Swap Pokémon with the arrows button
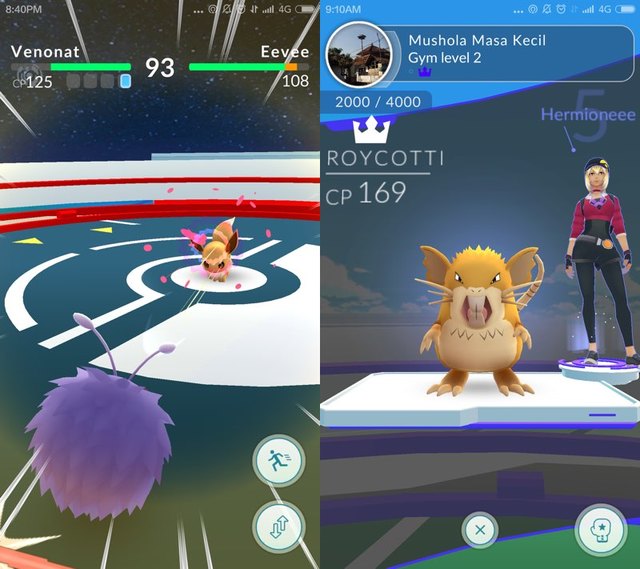The image size is (640, 569). 278,526
